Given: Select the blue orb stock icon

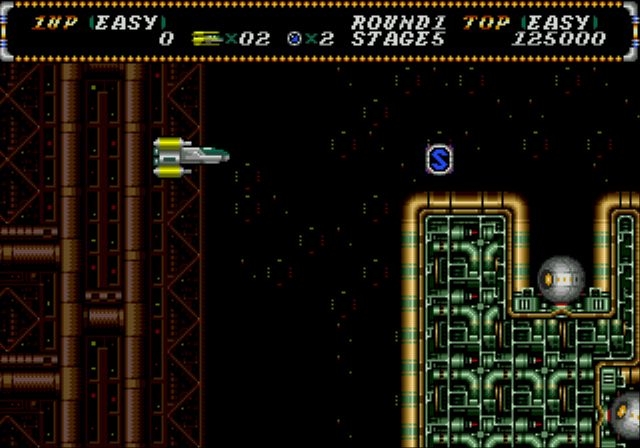Looking at the screenshot, I should [294, 39].
